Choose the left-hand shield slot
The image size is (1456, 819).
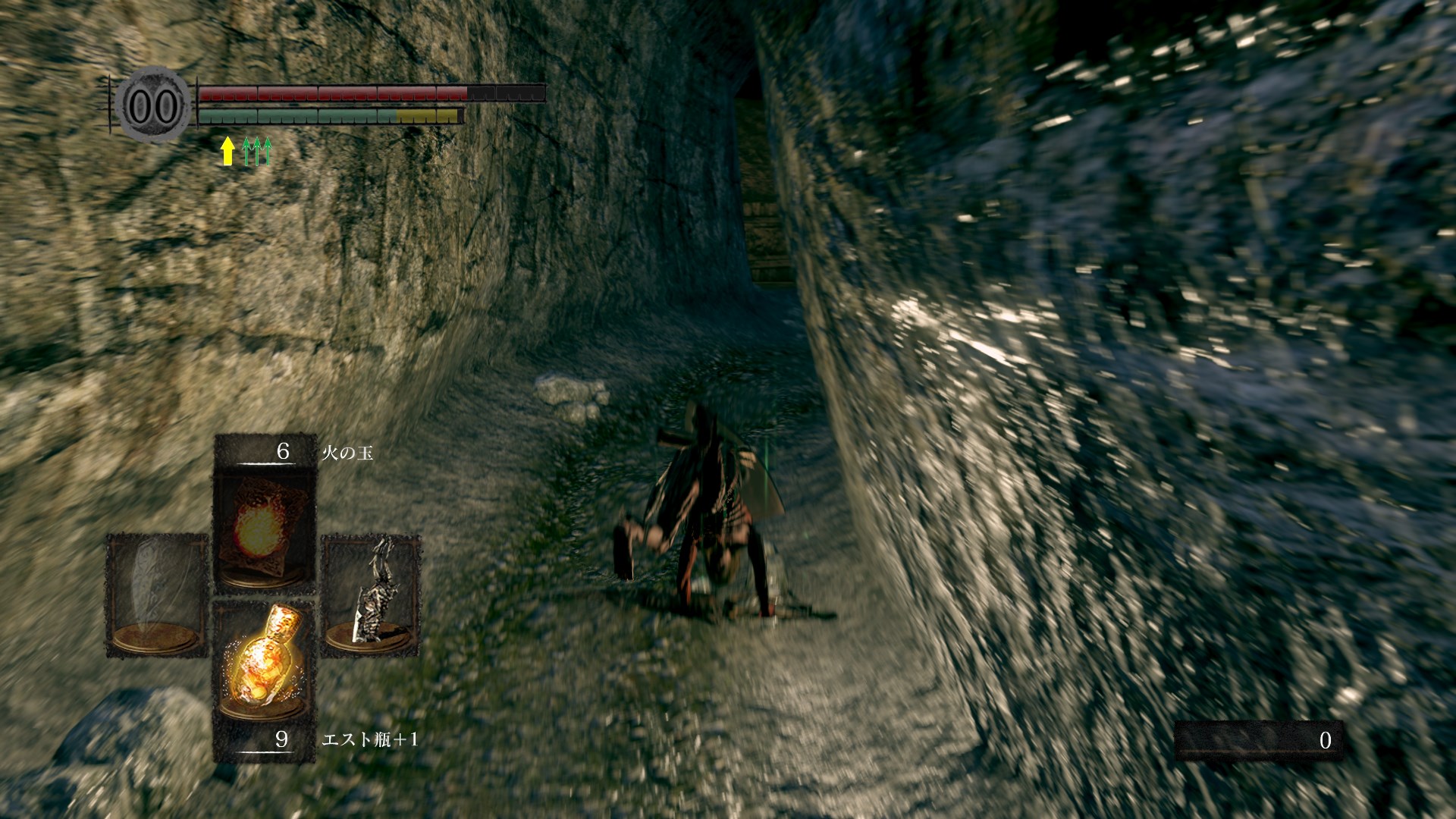(157, 595)
